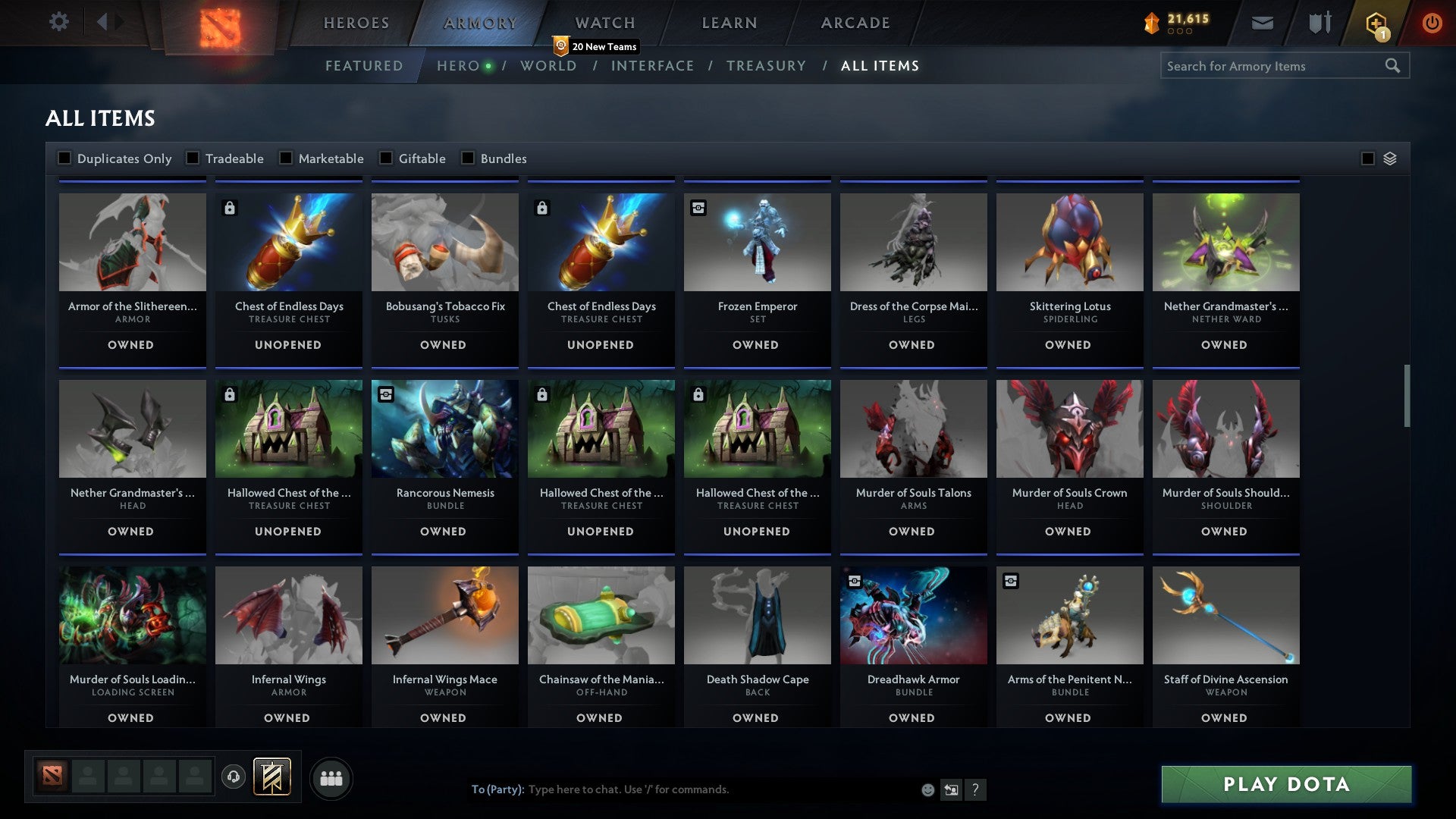The height and width of the screenshot is (819, 1456).
Task: Open the 20 New Teams notification badge
Action: pos(597,46)
